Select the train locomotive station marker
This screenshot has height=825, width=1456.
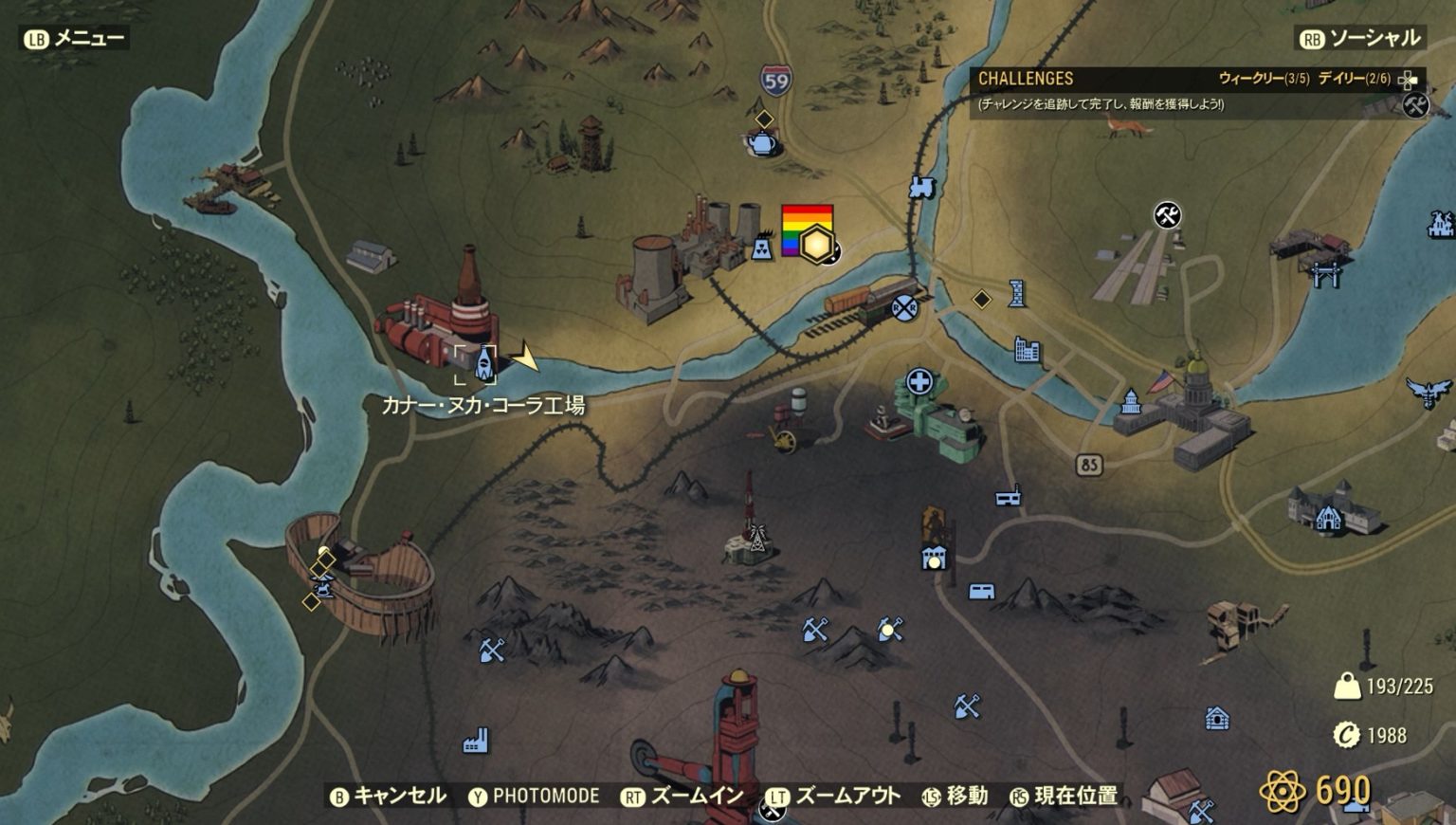click(921, 187)
